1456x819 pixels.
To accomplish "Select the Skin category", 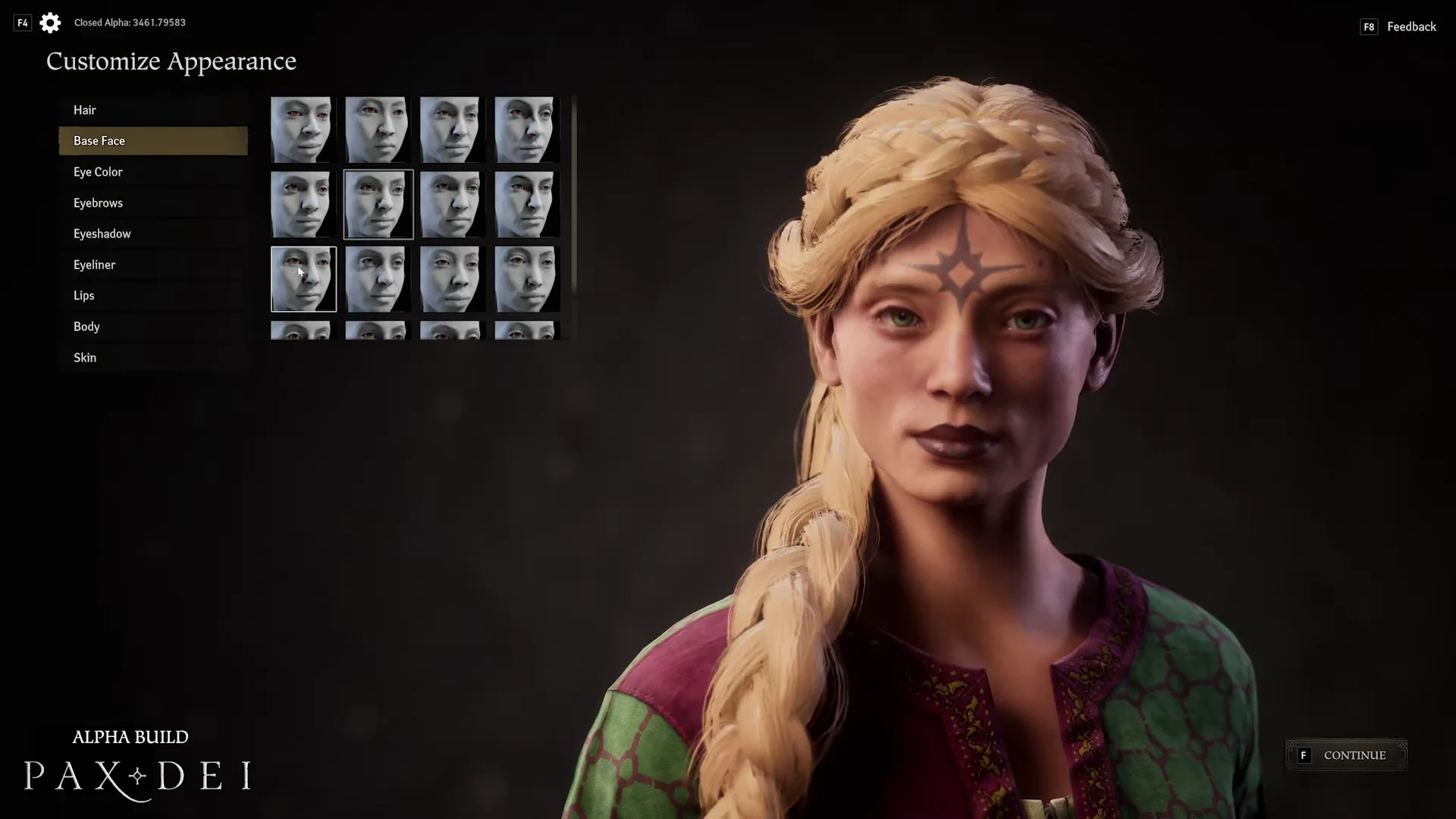I will coord(85,358).
